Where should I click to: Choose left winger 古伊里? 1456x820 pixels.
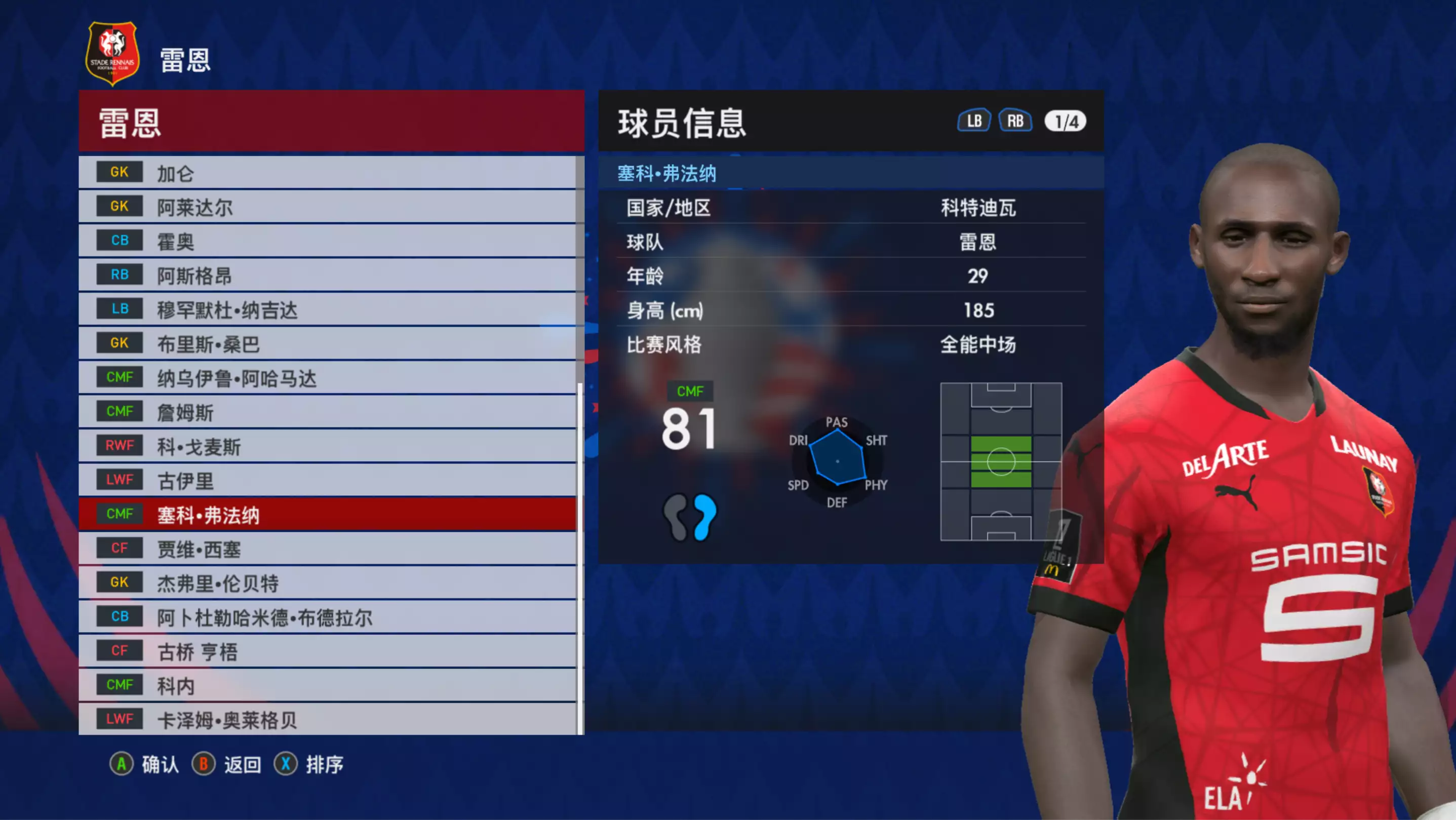pos(328,480)
